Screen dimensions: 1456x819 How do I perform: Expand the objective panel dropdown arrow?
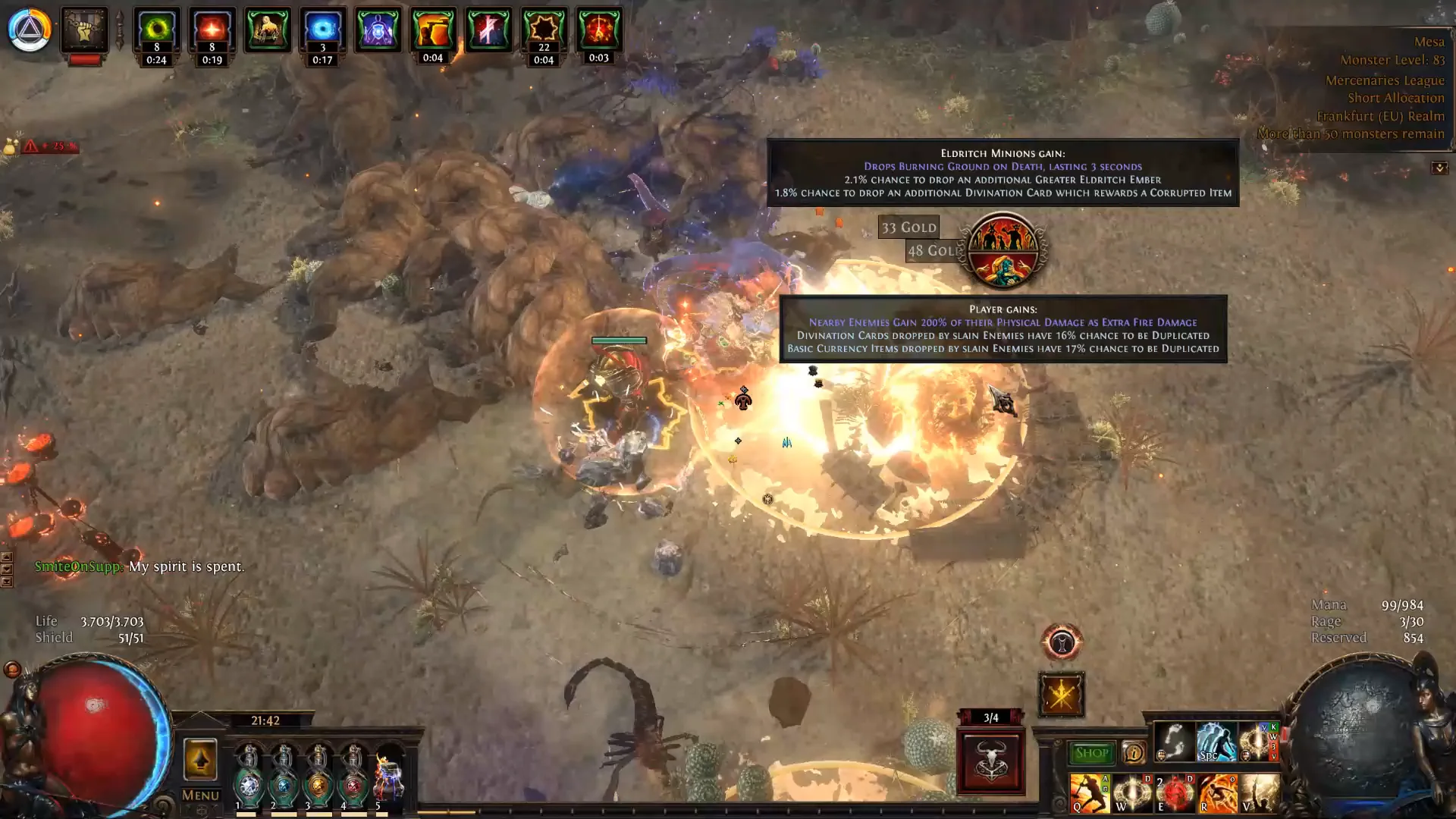pyautogui.click(x=1439, y=168)
